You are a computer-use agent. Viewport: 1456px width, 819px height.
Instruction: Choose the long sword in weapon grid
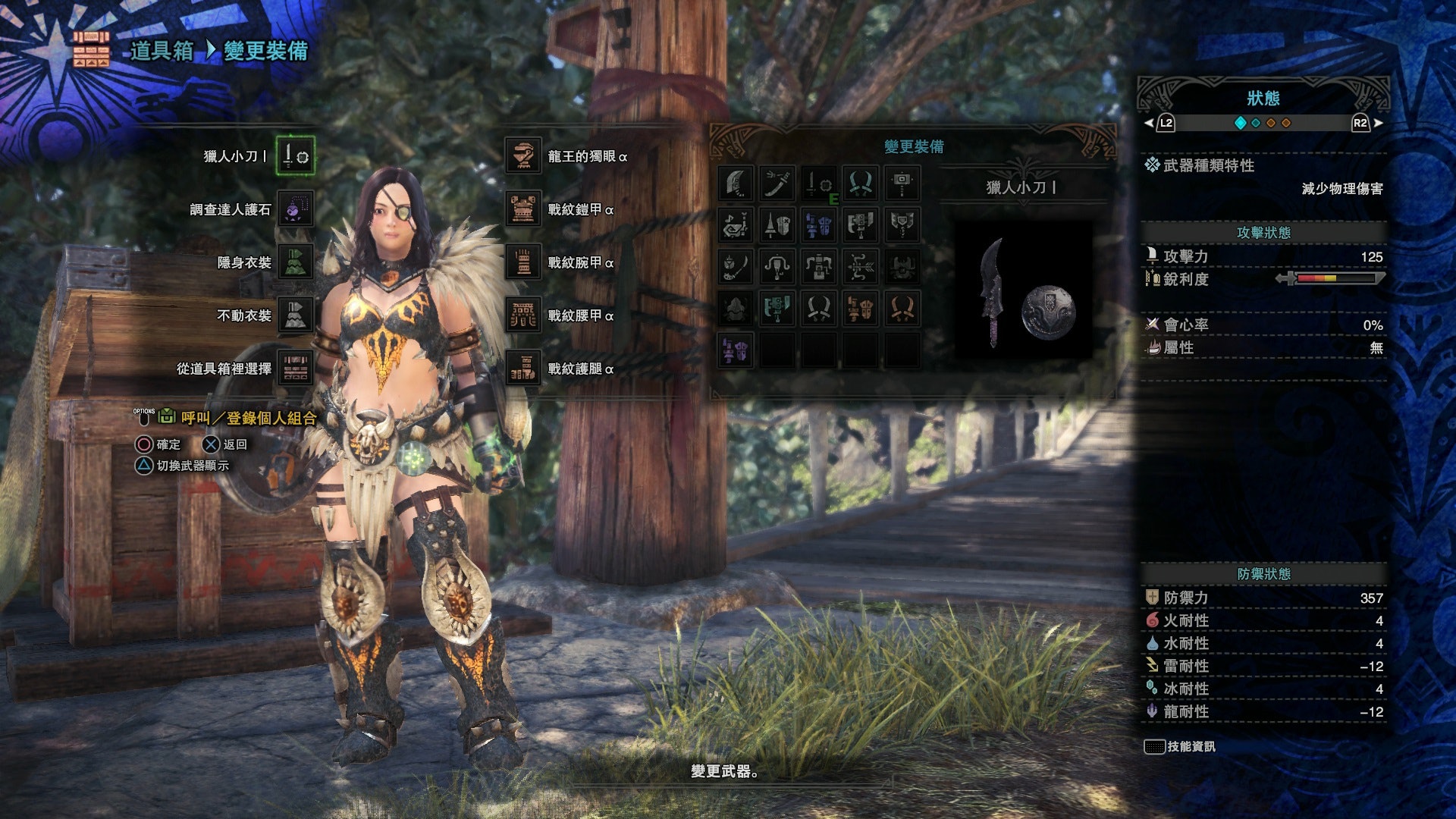pyautogui.click(x=777, y=184)
